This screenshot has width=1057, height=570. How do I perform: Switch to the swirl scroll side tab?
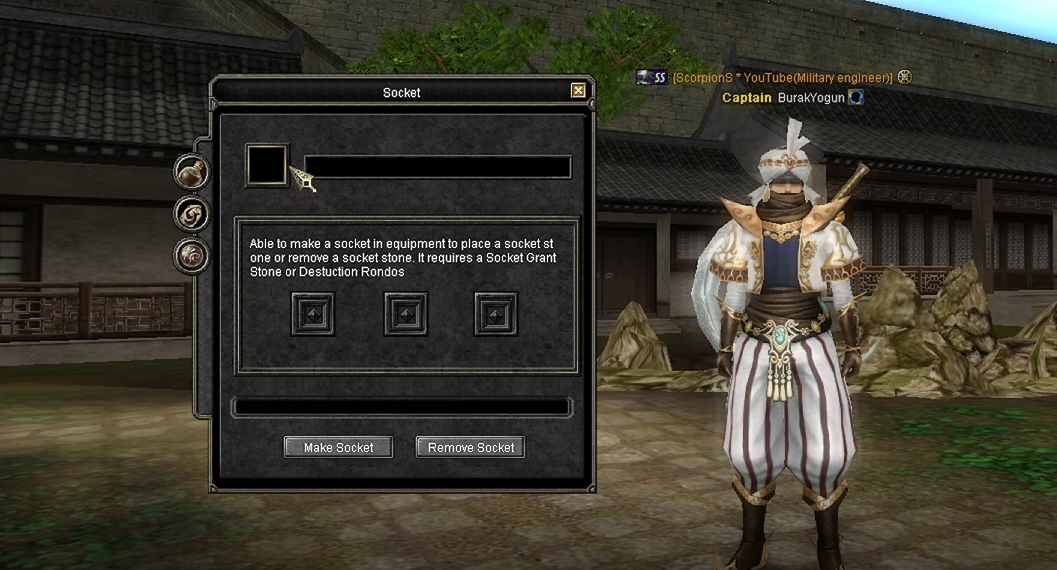[x=190, y=213]
